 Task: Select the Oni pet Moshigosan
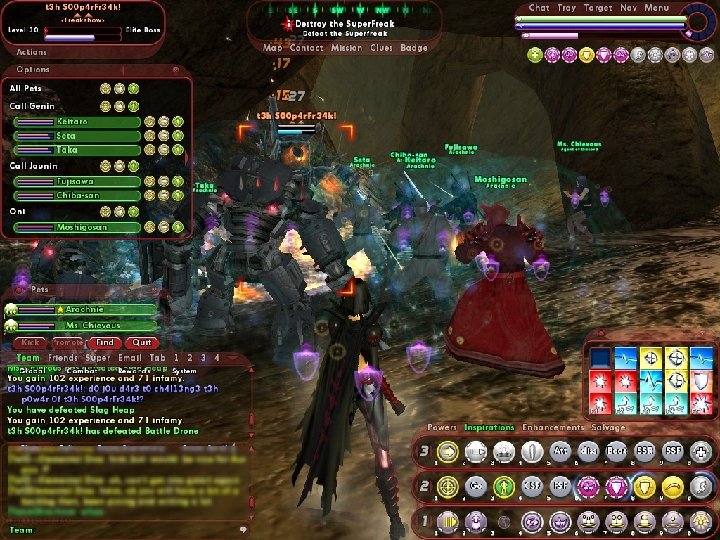pyautogui.click(x=77, y=227)
